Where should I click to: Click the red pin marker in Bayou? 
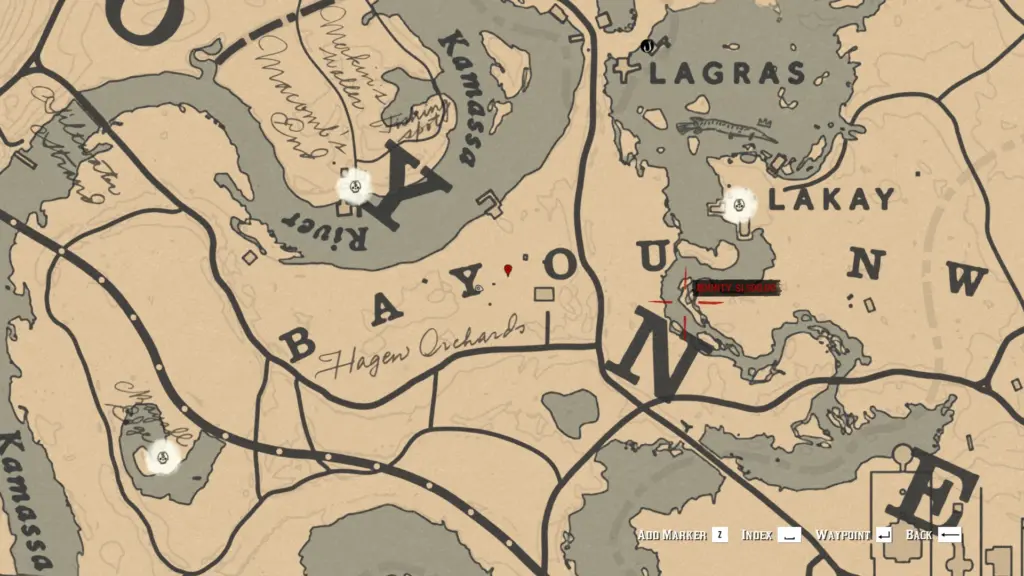[509, 270]
